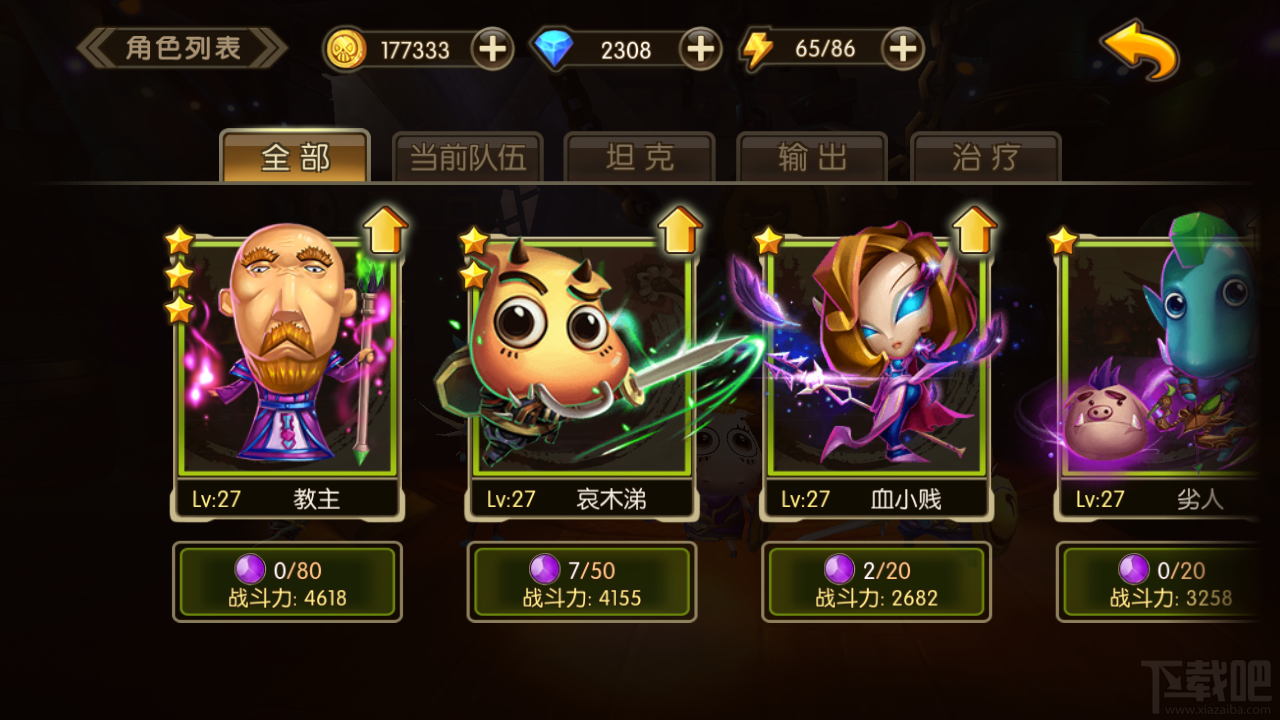Select the 治疗 filter tab

[x=984, y=155]
